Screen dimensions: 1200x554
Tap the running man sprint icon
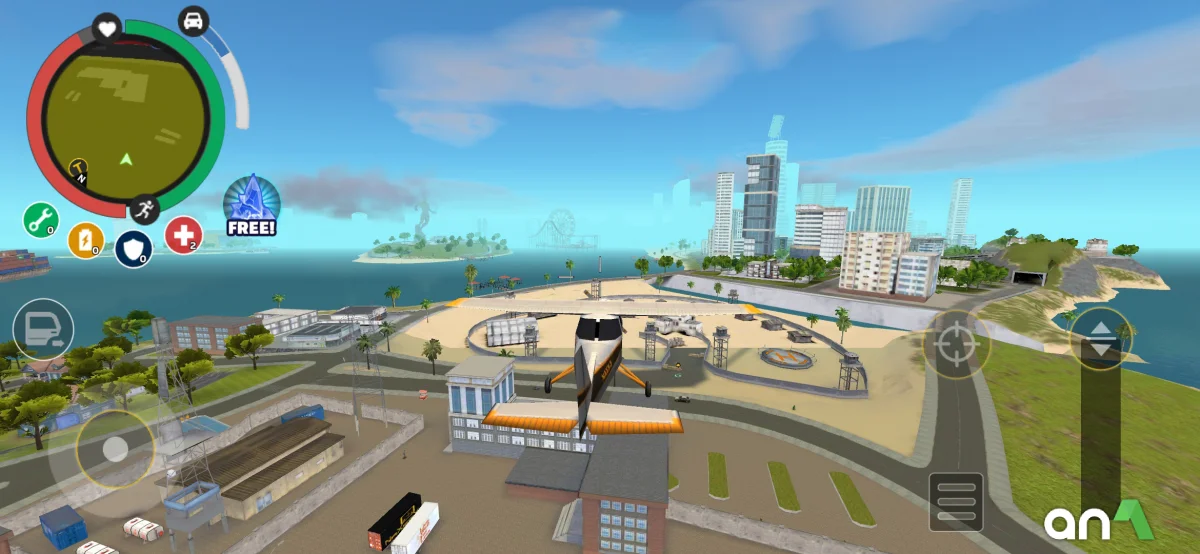coord(144,209)
